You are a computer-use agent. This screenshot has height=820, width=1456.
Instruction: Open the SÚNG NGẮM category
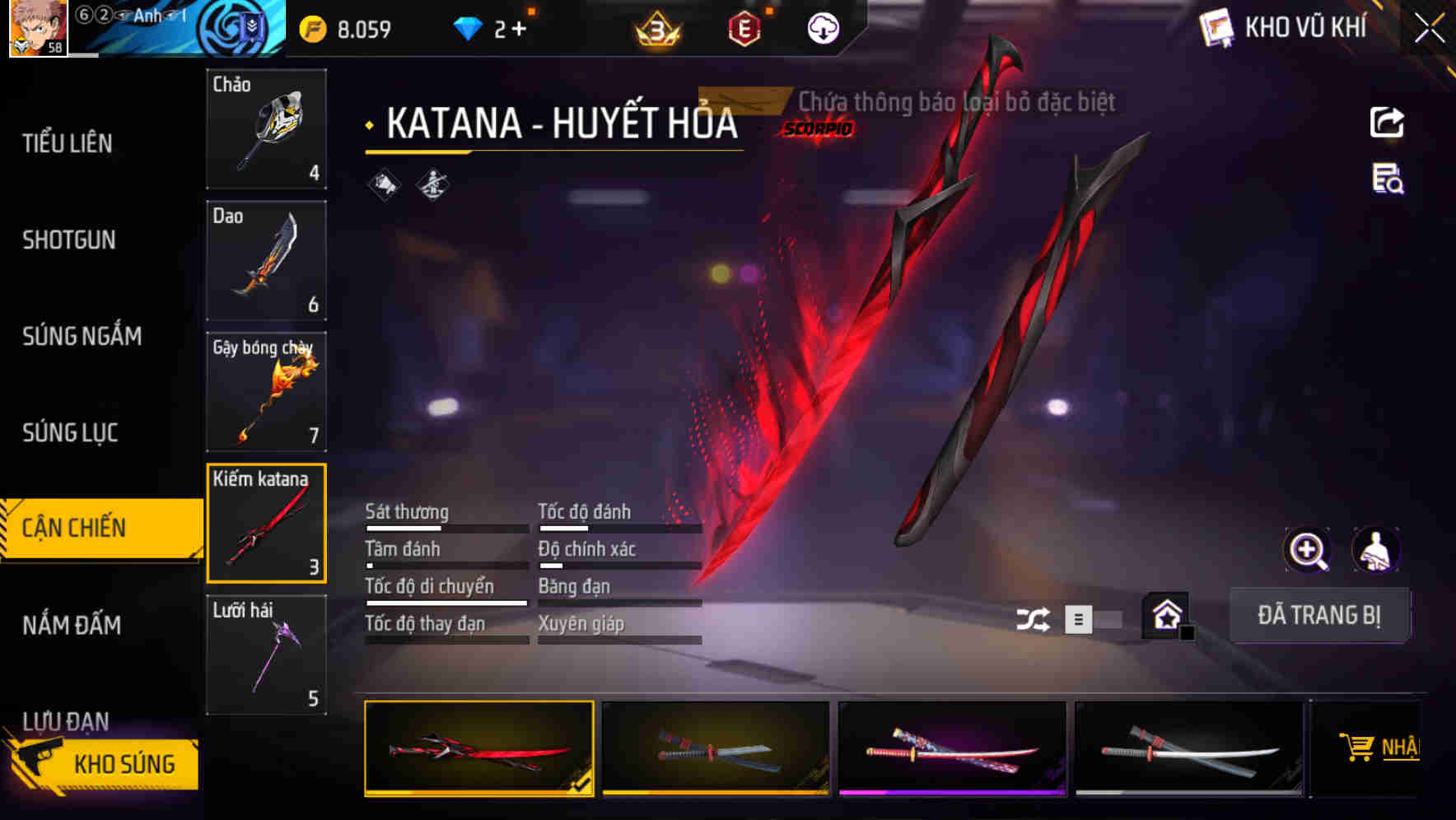pyautogui.click(x=80, y=336)
